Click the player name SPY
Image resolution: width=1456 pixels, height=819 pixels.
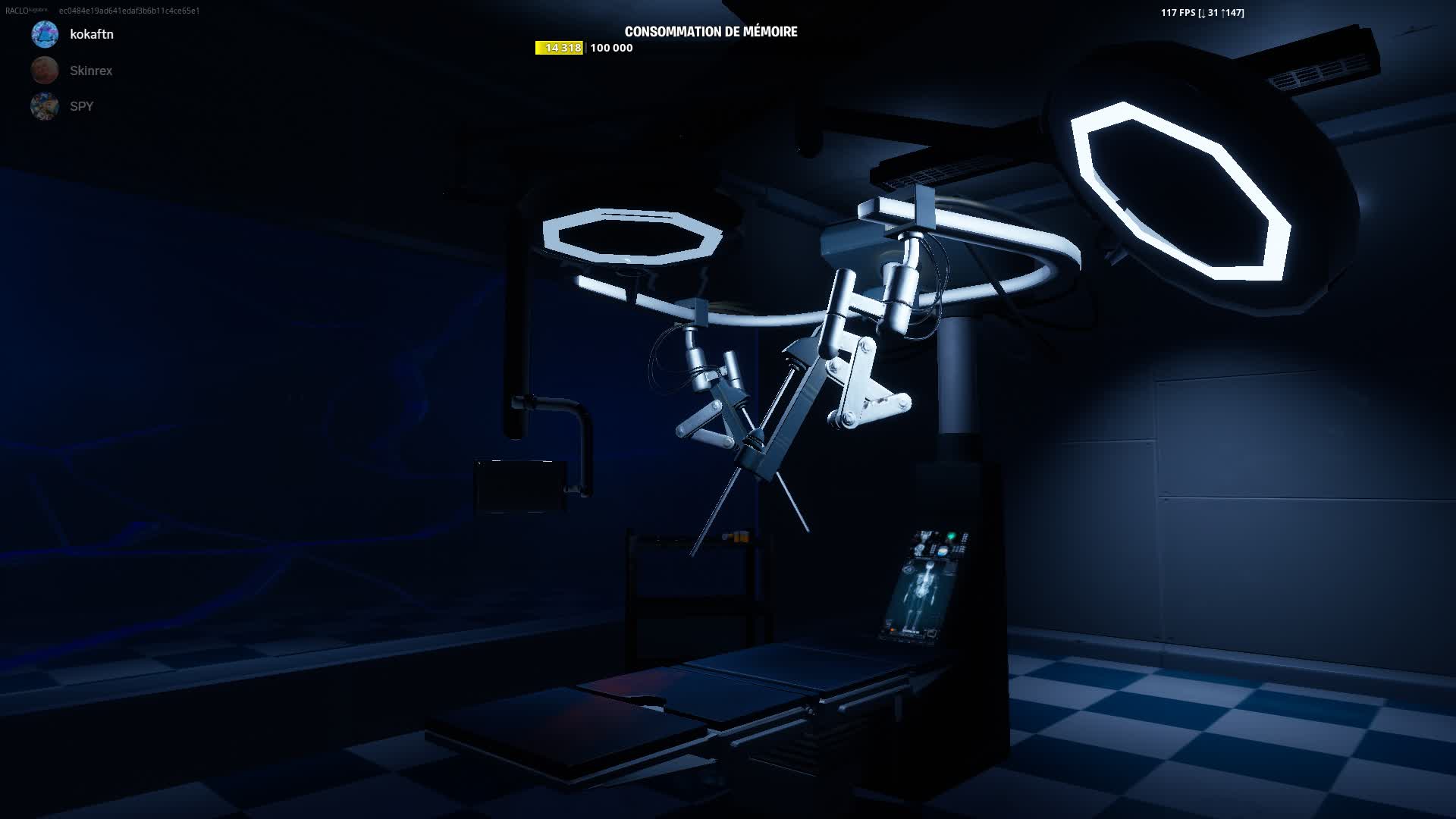[x=80, y=106]
